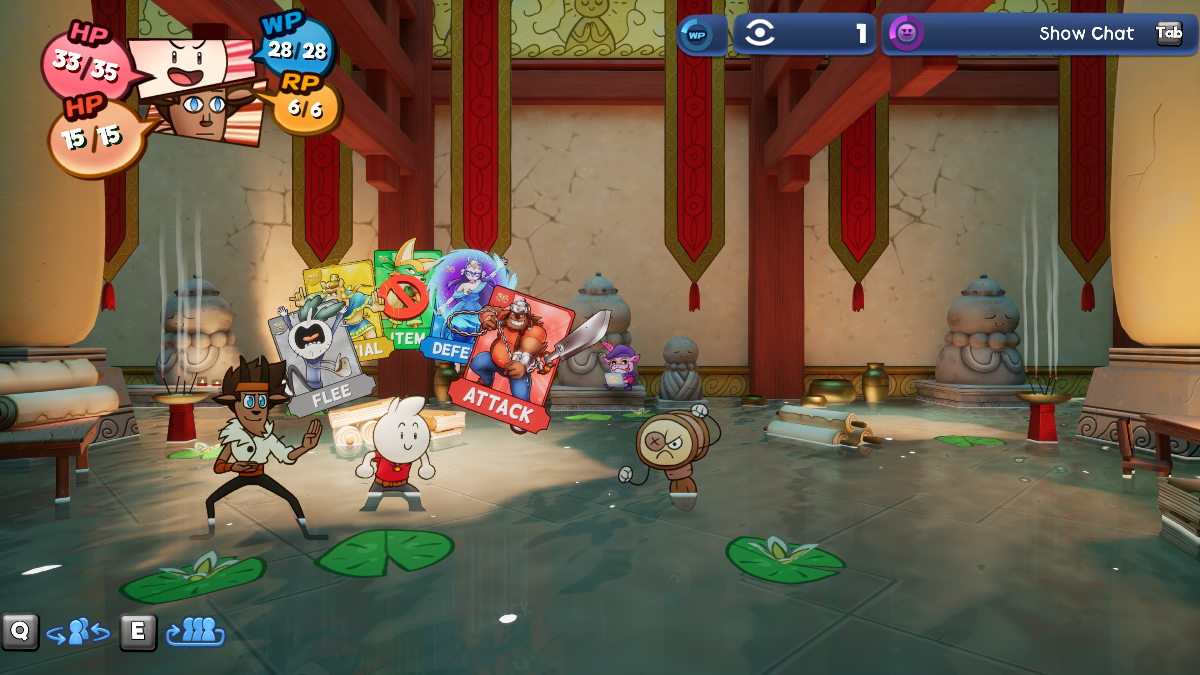This screenshot has height=675, width=1200.
Task: Open the Show Chat panel
Action: click(1085, 33)
